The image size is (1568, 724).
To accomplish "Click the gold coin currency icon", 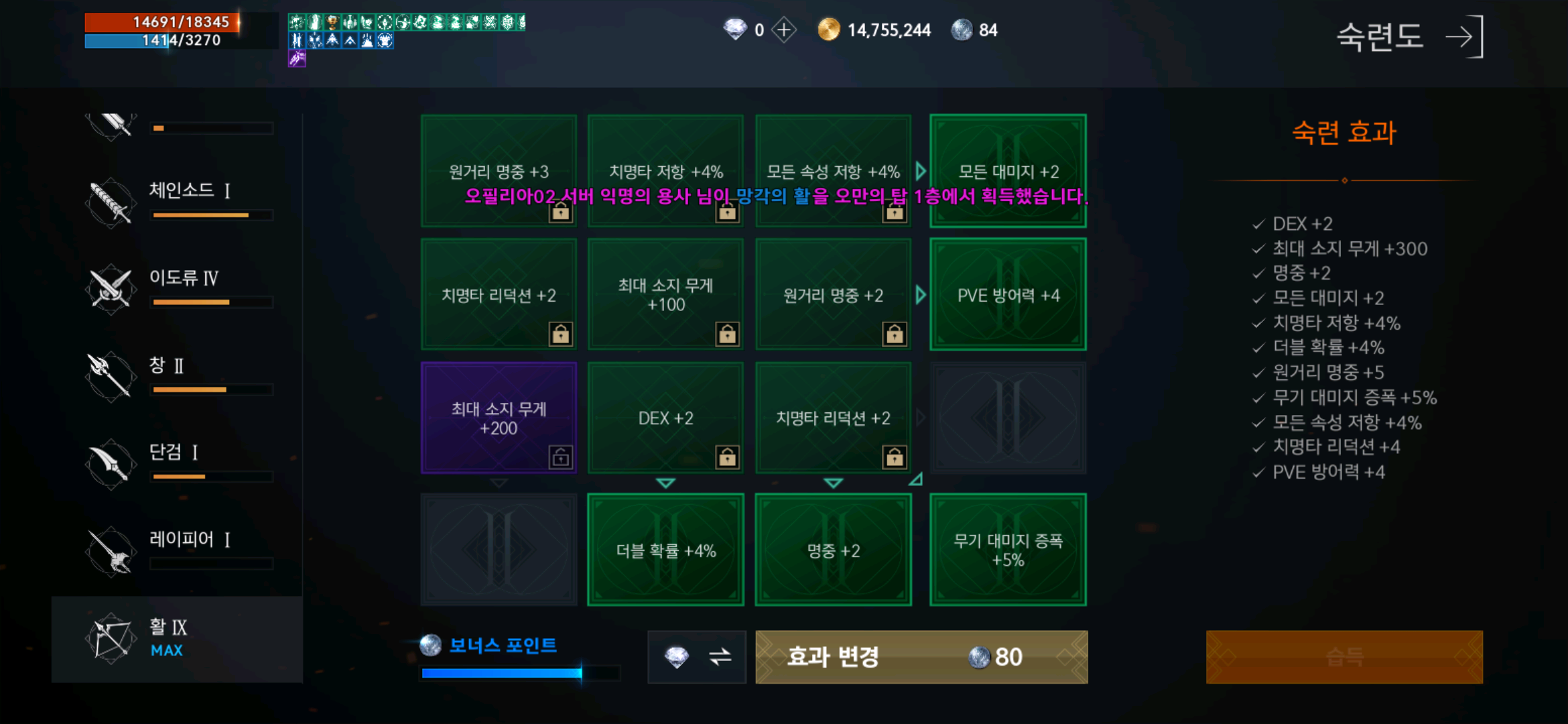I will point(831,29).
